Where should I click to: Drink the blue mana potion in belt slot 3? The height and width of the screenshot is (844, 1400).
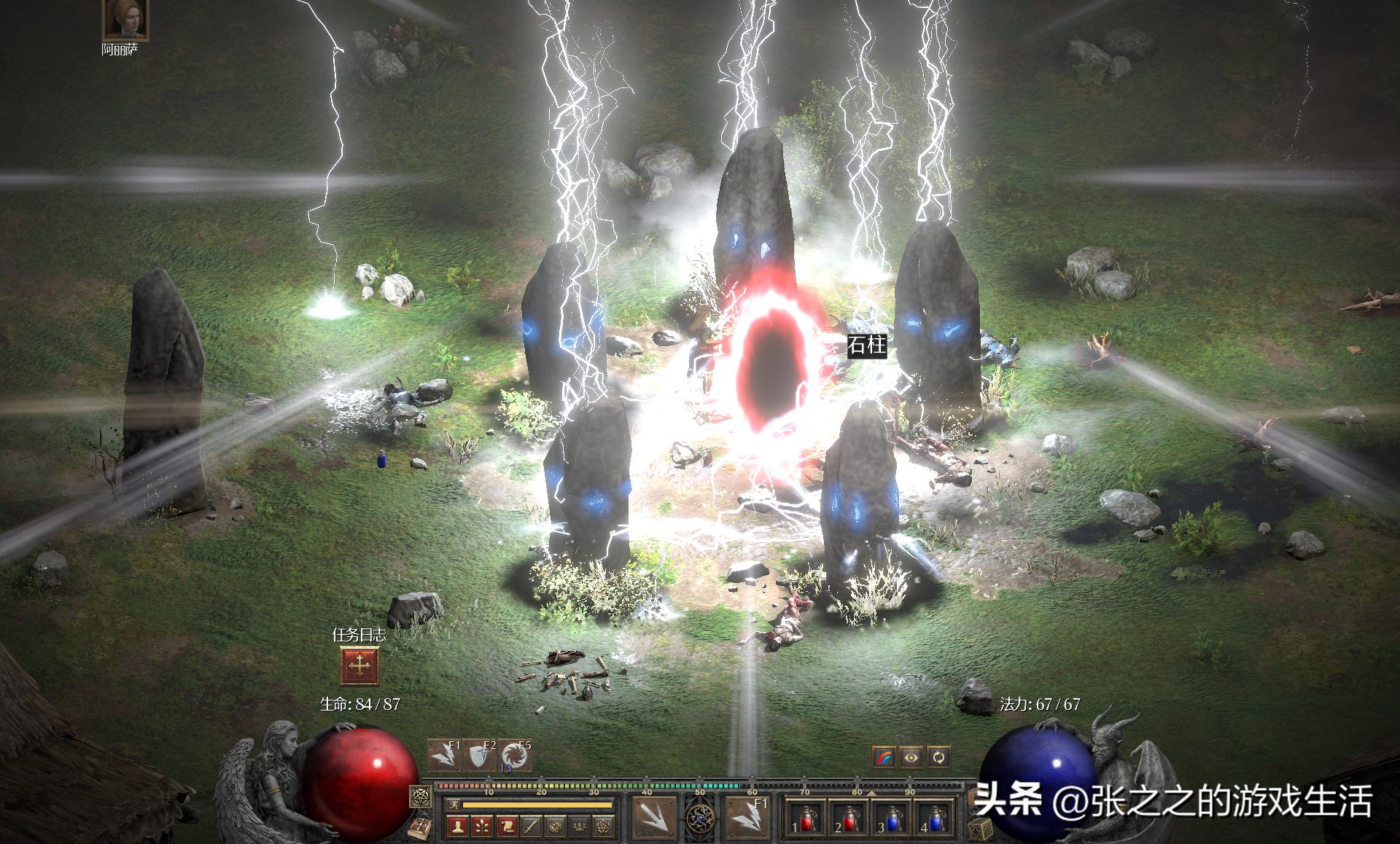pyautogui.click(x=891, y=819)
